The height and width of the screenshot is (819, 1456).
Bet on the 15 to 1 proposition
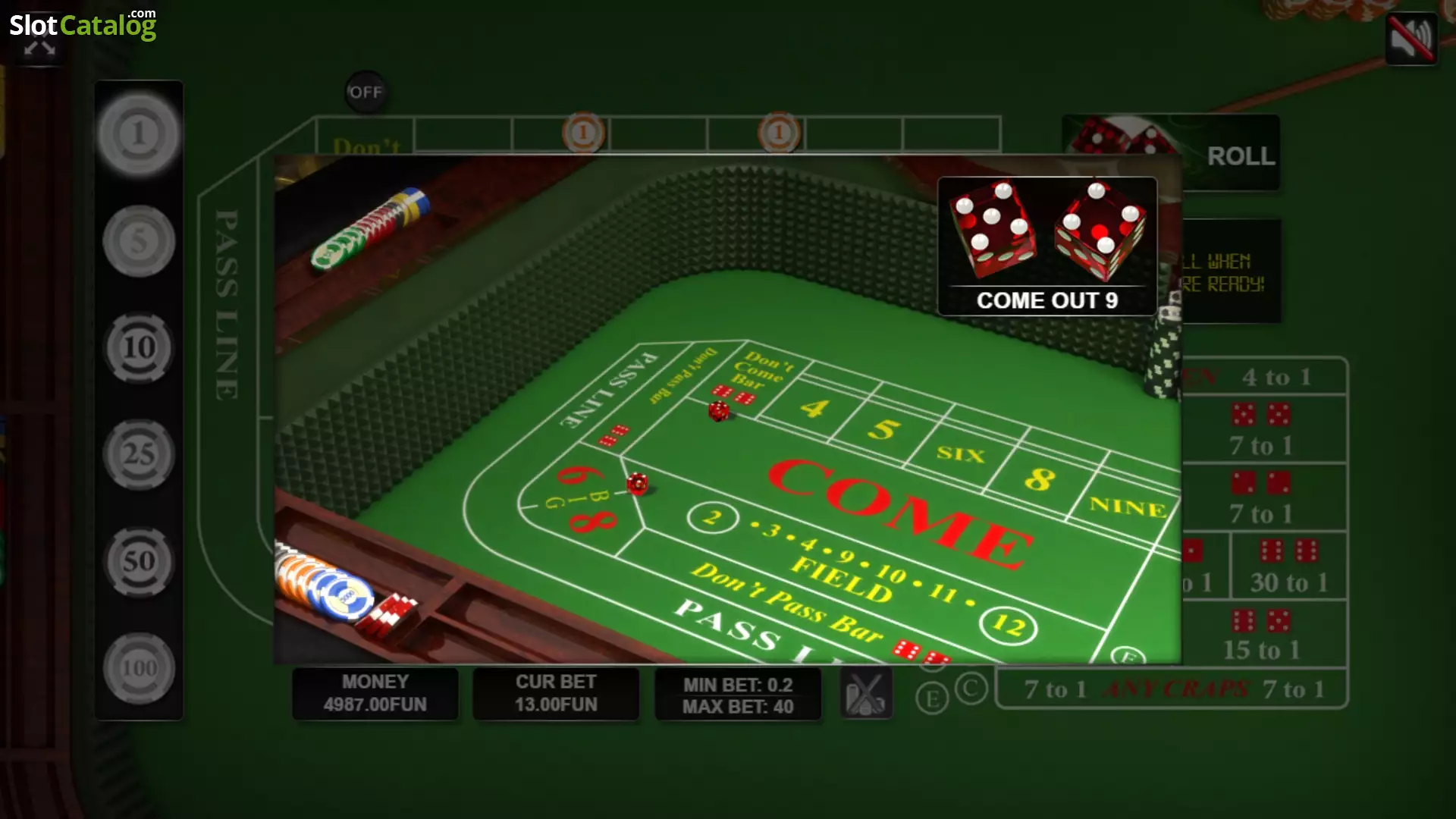1262,635
